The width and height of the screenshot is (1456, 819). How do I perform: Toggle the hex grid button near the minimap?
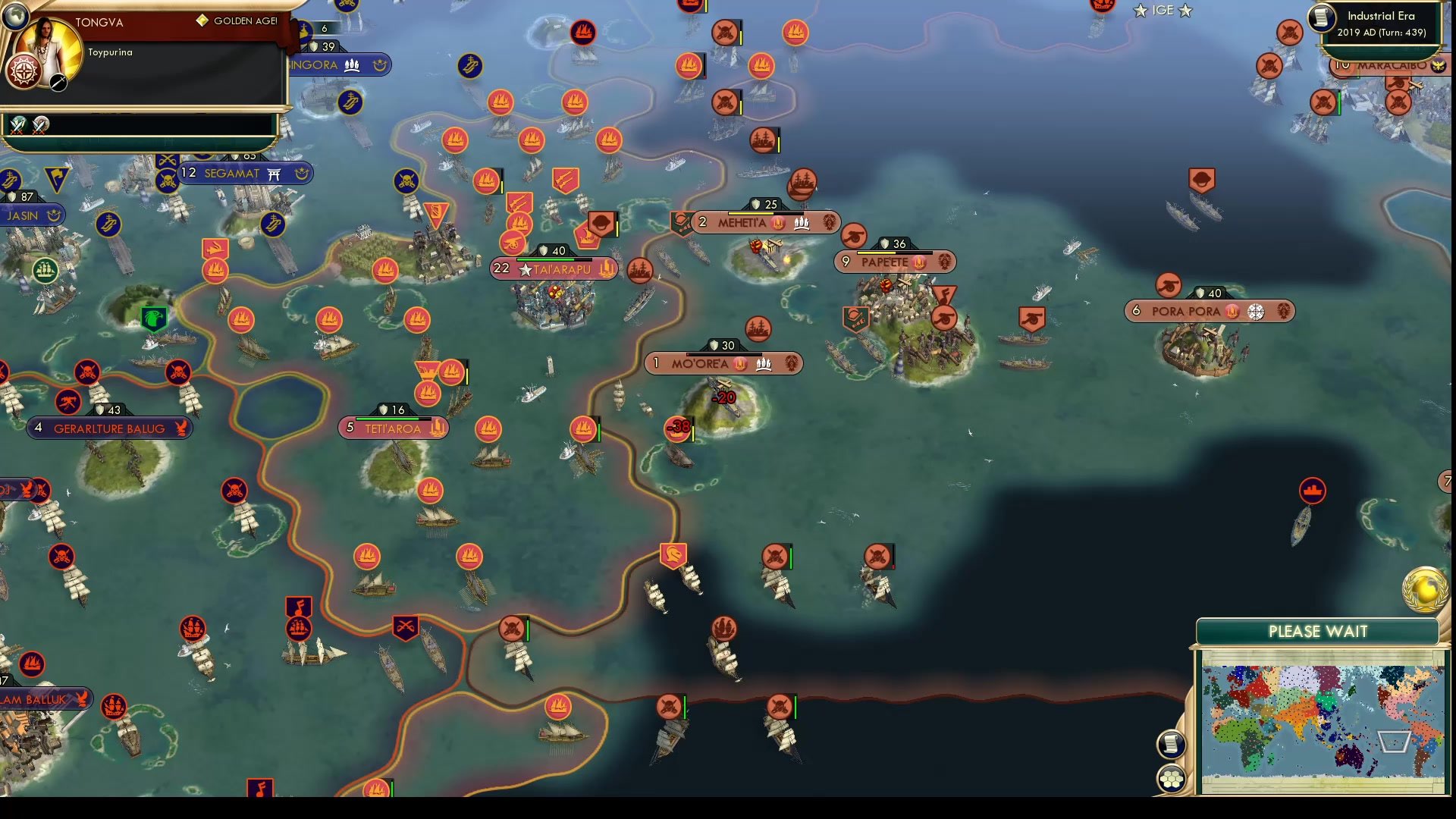(x=1172, y=777)
